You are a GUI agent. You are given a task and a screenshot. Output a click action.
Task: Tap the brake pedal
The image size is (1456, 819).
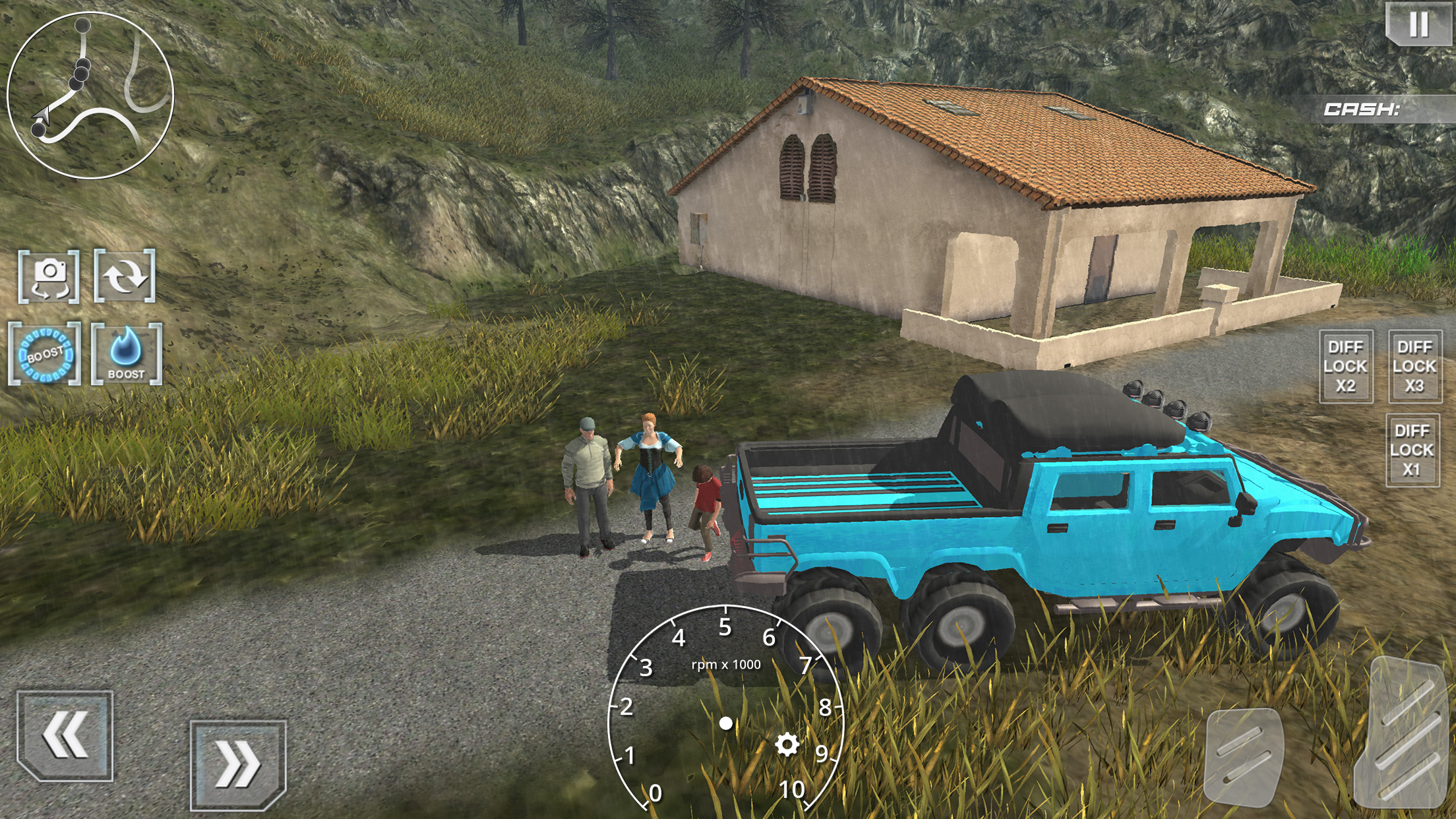(x=1243, y=755)
